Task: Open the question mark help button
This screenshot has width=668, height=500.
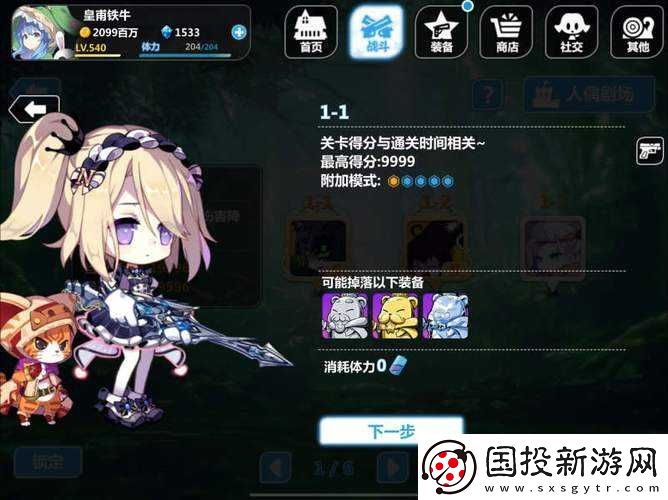Action: coord(487,95)
